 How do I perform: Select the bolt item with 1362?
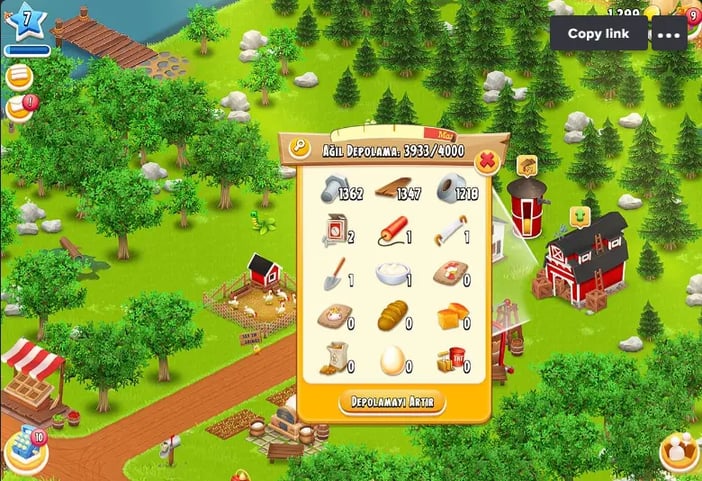336,189
